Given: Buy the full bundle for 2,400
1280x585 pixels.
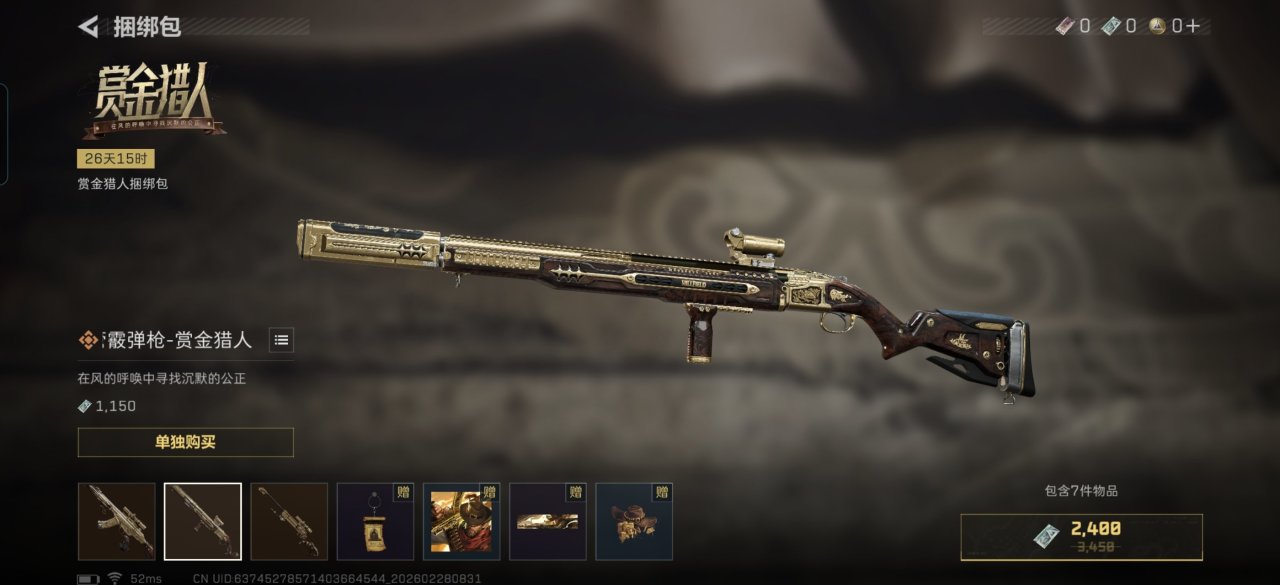Looking at the screenshot, I should click(1081, 536).
